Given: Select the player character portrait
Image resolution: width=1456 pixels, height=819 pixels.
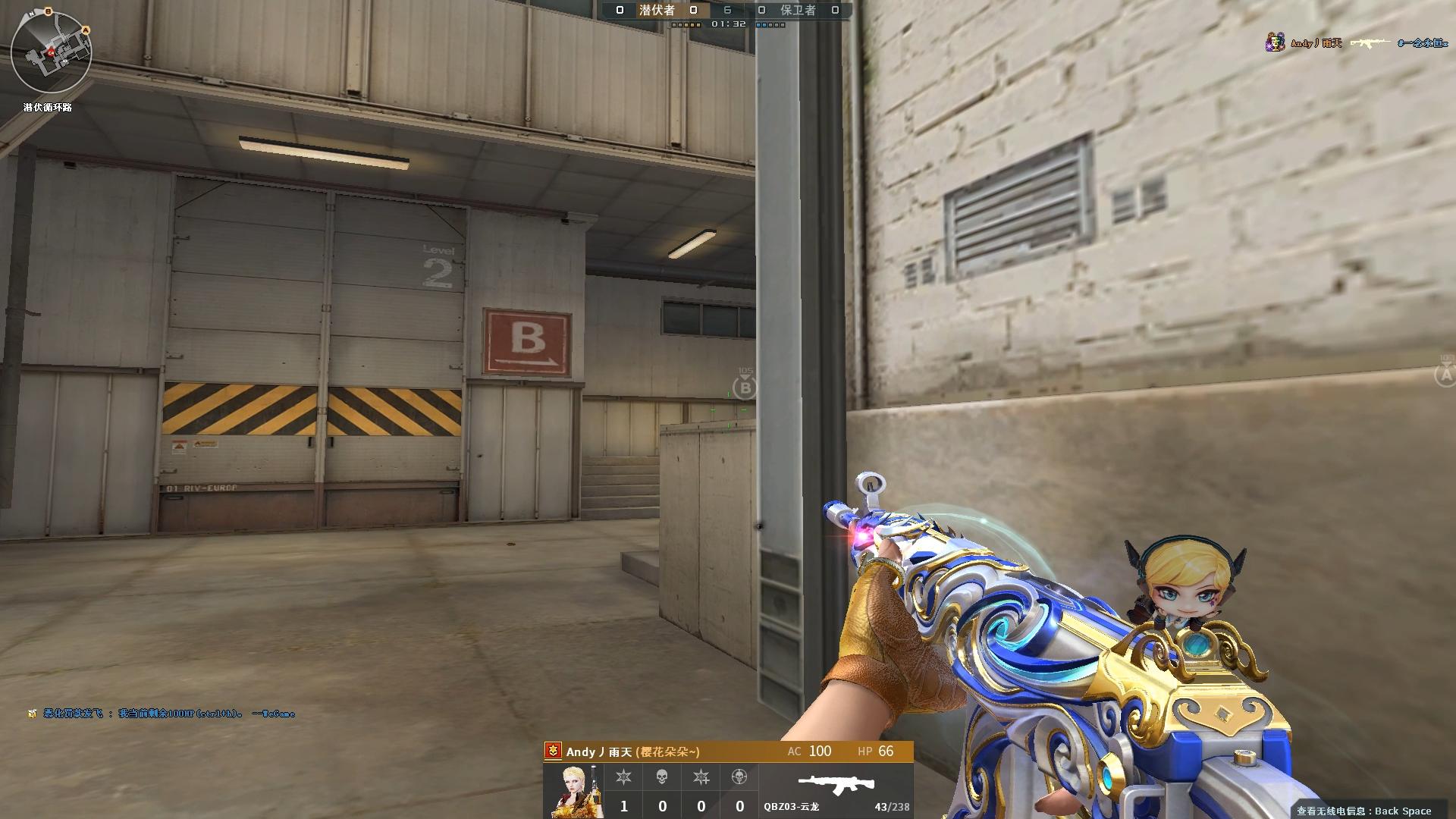Looking at the screenshot, I should click(574, 791).
